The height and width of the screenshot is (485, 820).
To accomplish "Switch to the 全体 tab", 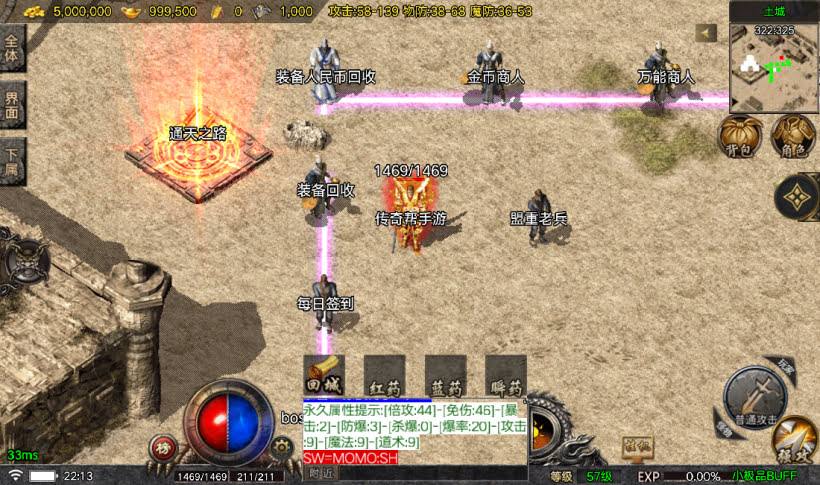I will (x=12, y=48).
